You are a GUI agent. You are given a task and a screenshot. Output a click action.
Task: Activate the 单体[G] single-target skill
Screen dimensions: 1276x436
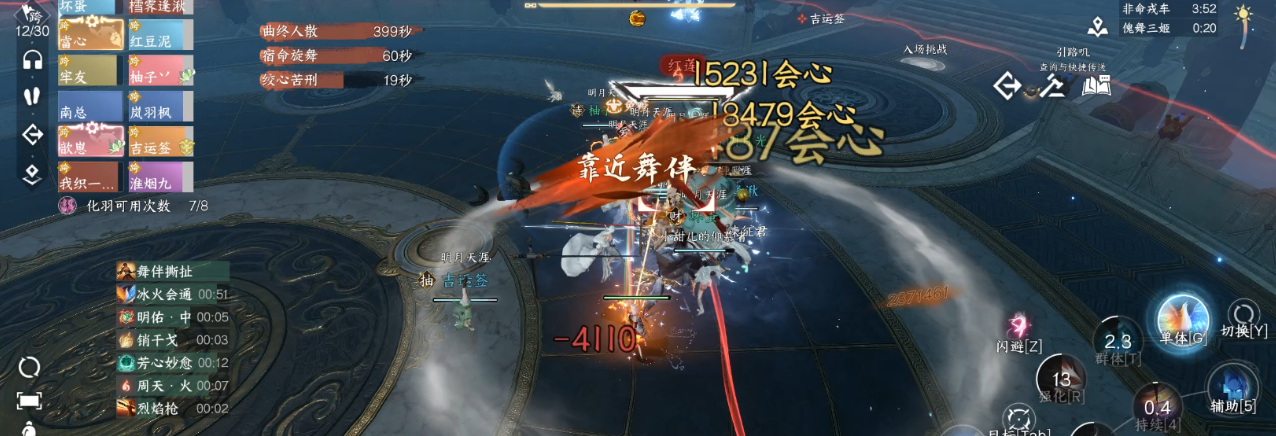tap(1182, 320)
